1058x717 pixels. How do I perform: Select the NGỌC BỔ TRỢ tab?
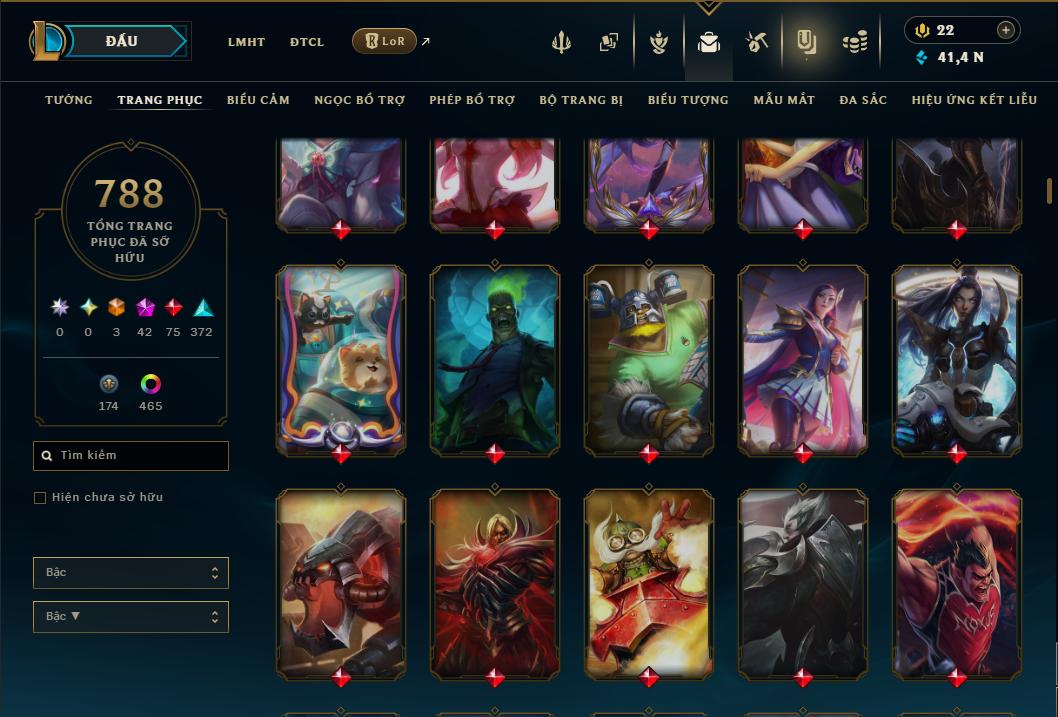360,100
